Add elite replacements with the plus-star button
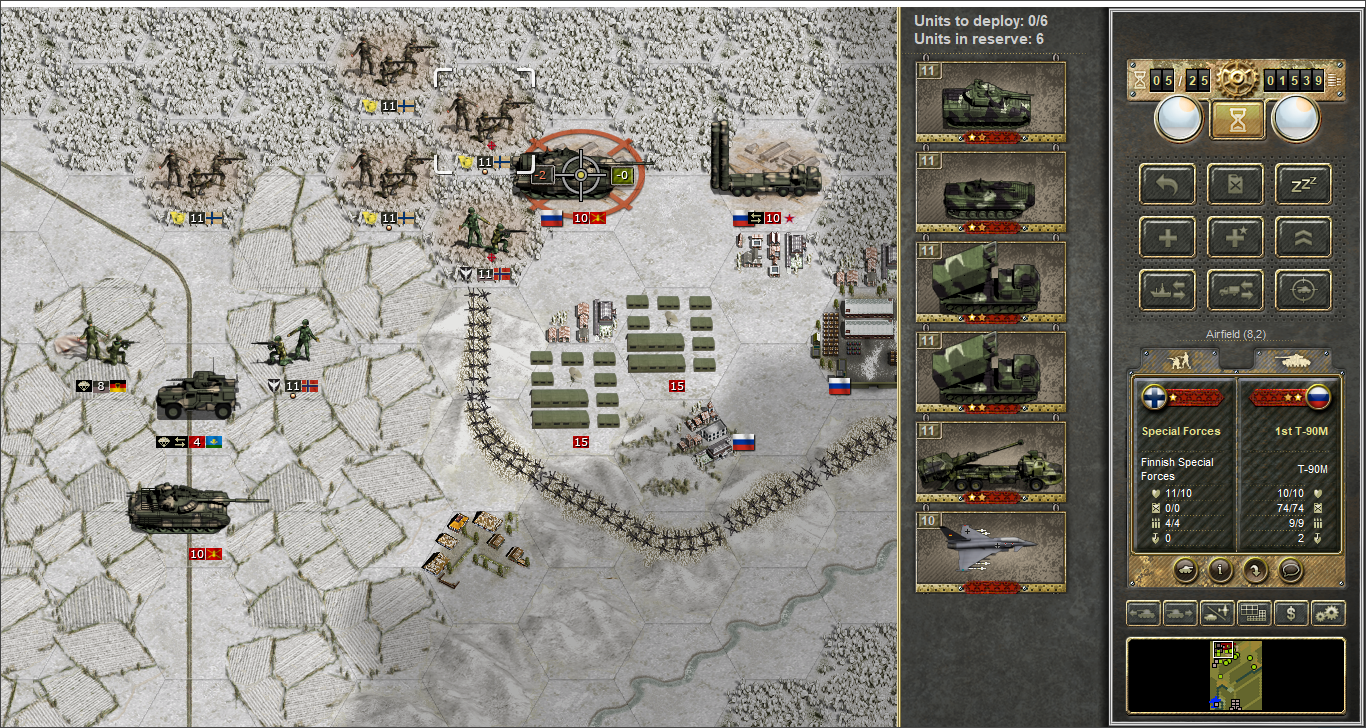 tap(1235, 237)
